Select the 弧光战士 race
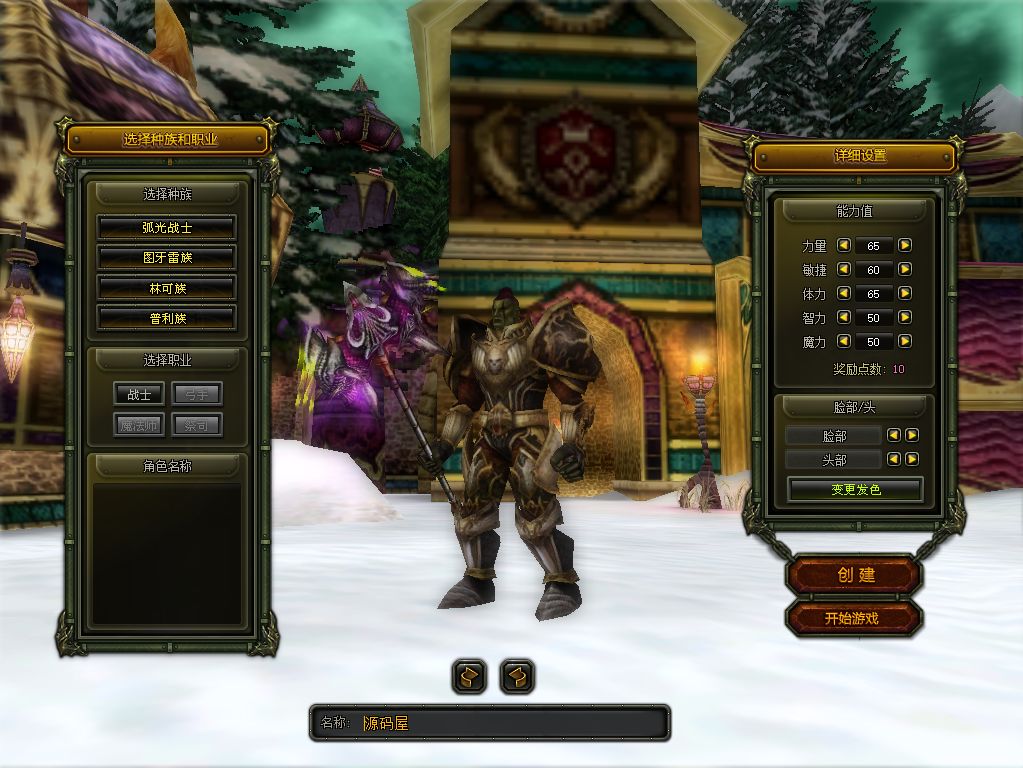 pos(166,227)
